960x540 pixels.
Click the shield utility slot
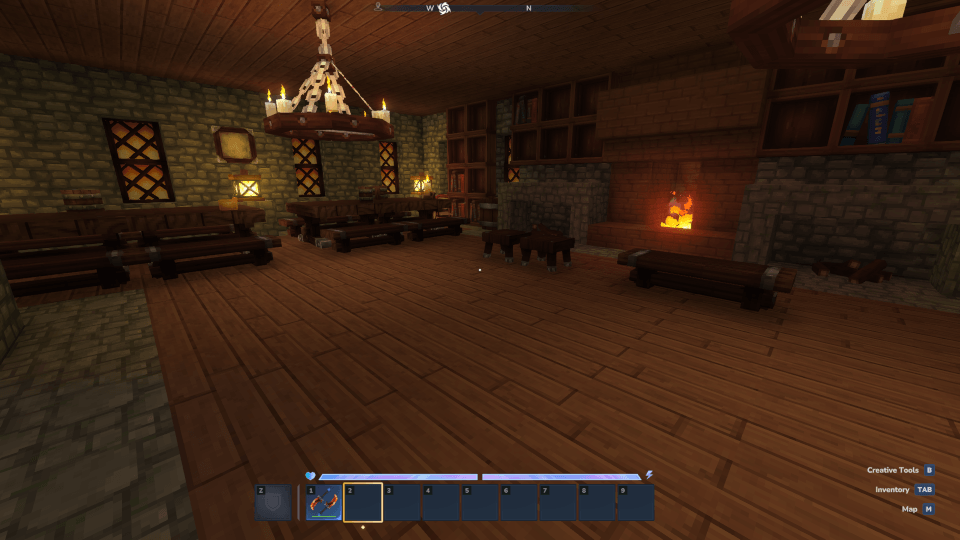tap(273, 502)
